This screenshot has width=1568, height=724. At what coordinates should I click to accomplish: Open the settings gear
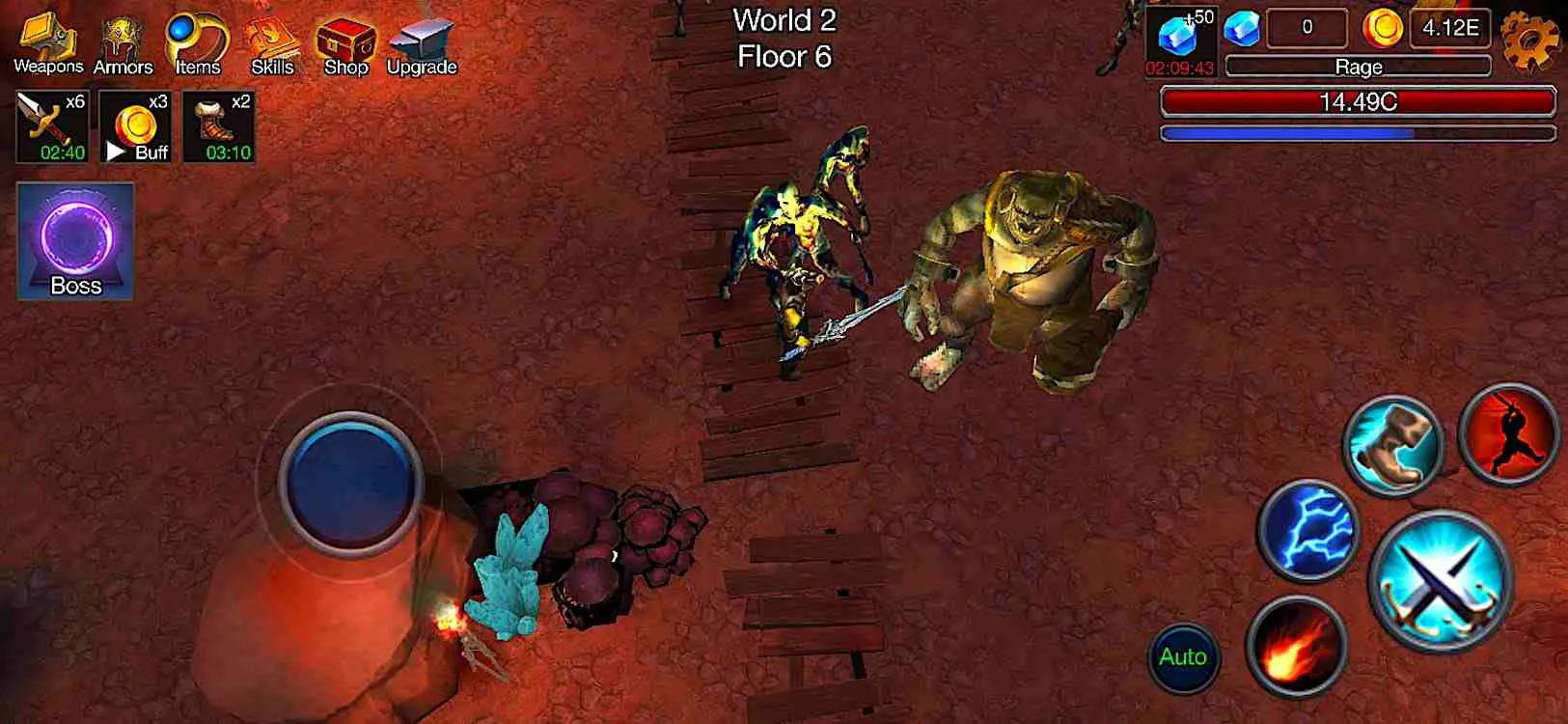(x=1528, y=41)
